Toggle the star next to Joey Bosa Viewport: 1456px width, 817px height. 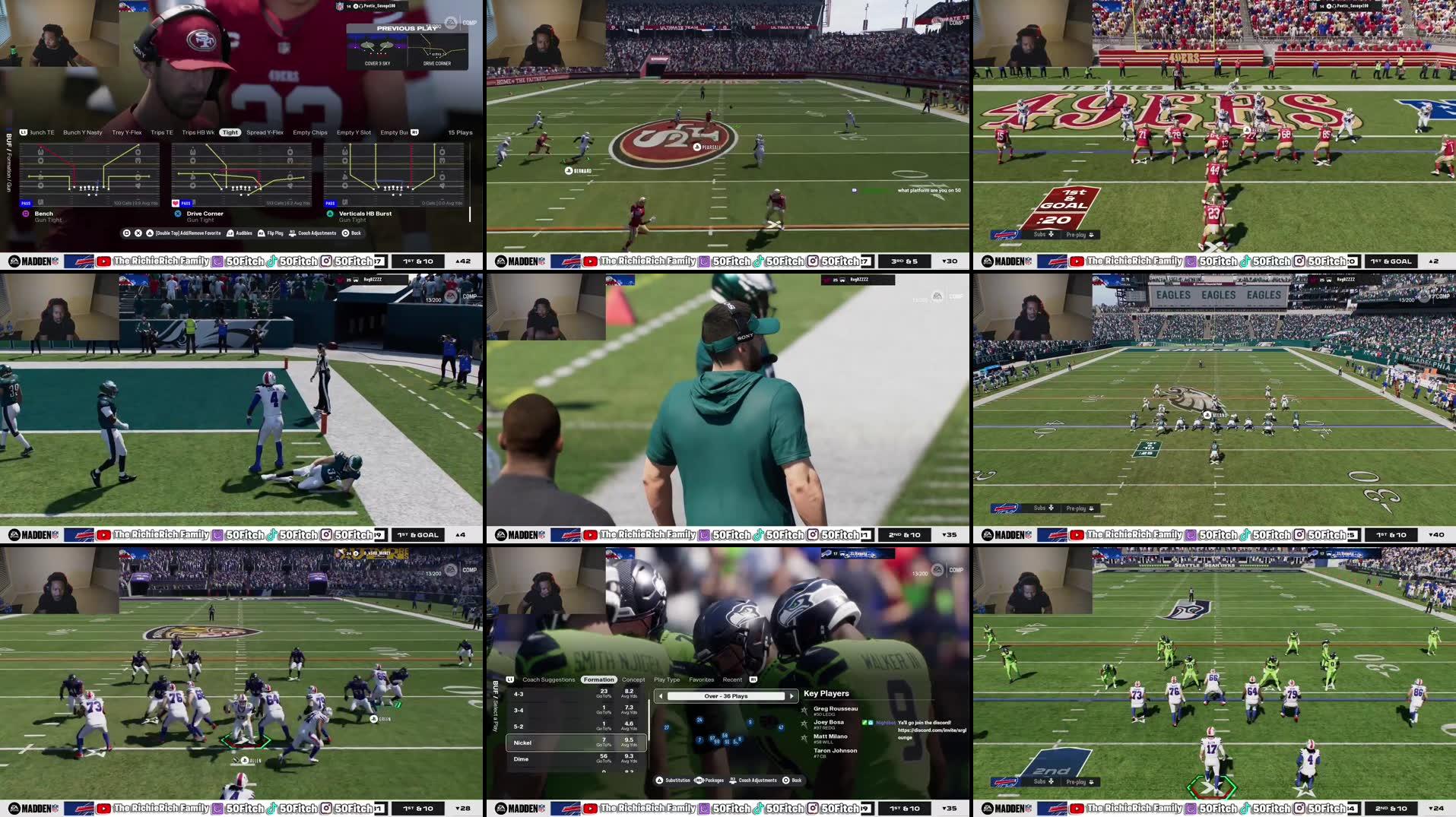click(805, 724)
